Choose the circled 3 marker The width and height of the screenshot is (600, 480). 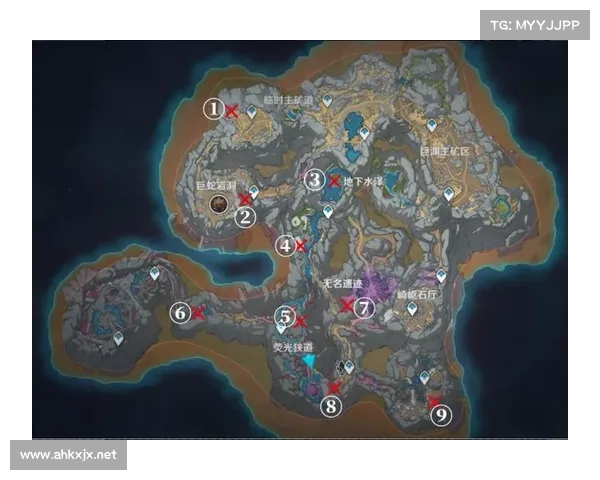315,180
